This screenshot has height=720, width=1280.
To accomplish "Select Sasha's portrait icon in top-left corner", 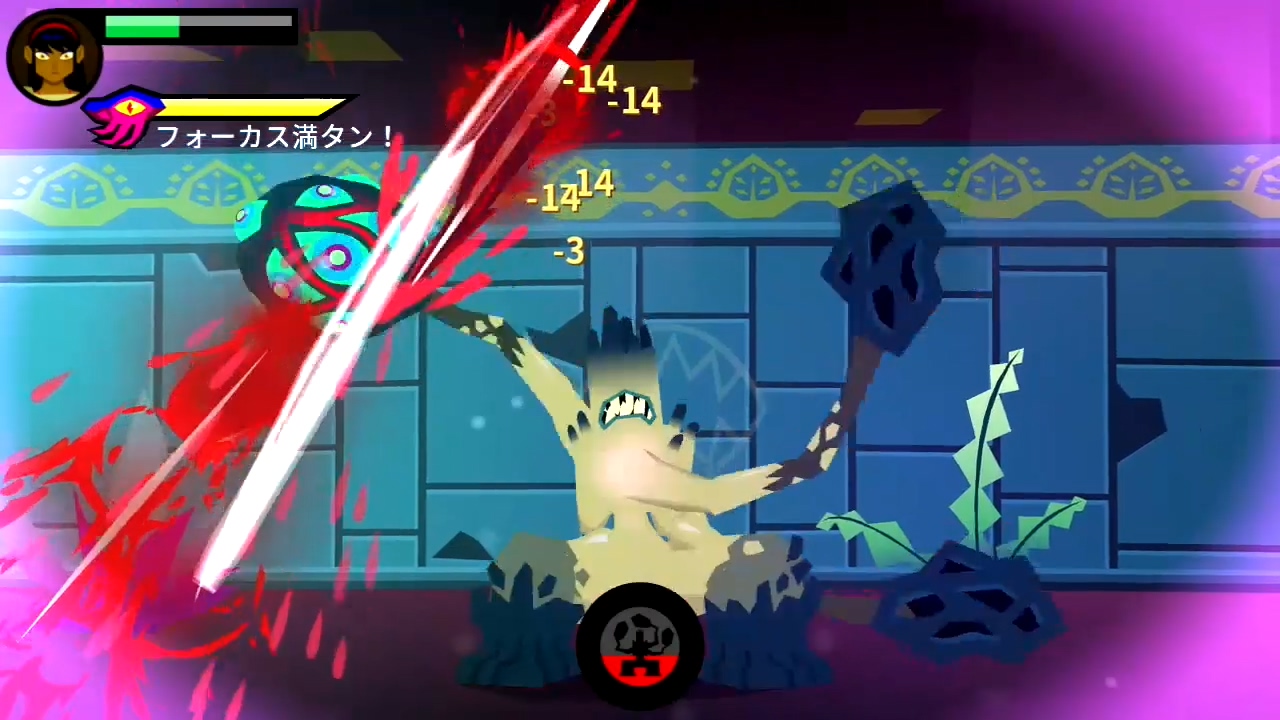I will coord(53,55).
